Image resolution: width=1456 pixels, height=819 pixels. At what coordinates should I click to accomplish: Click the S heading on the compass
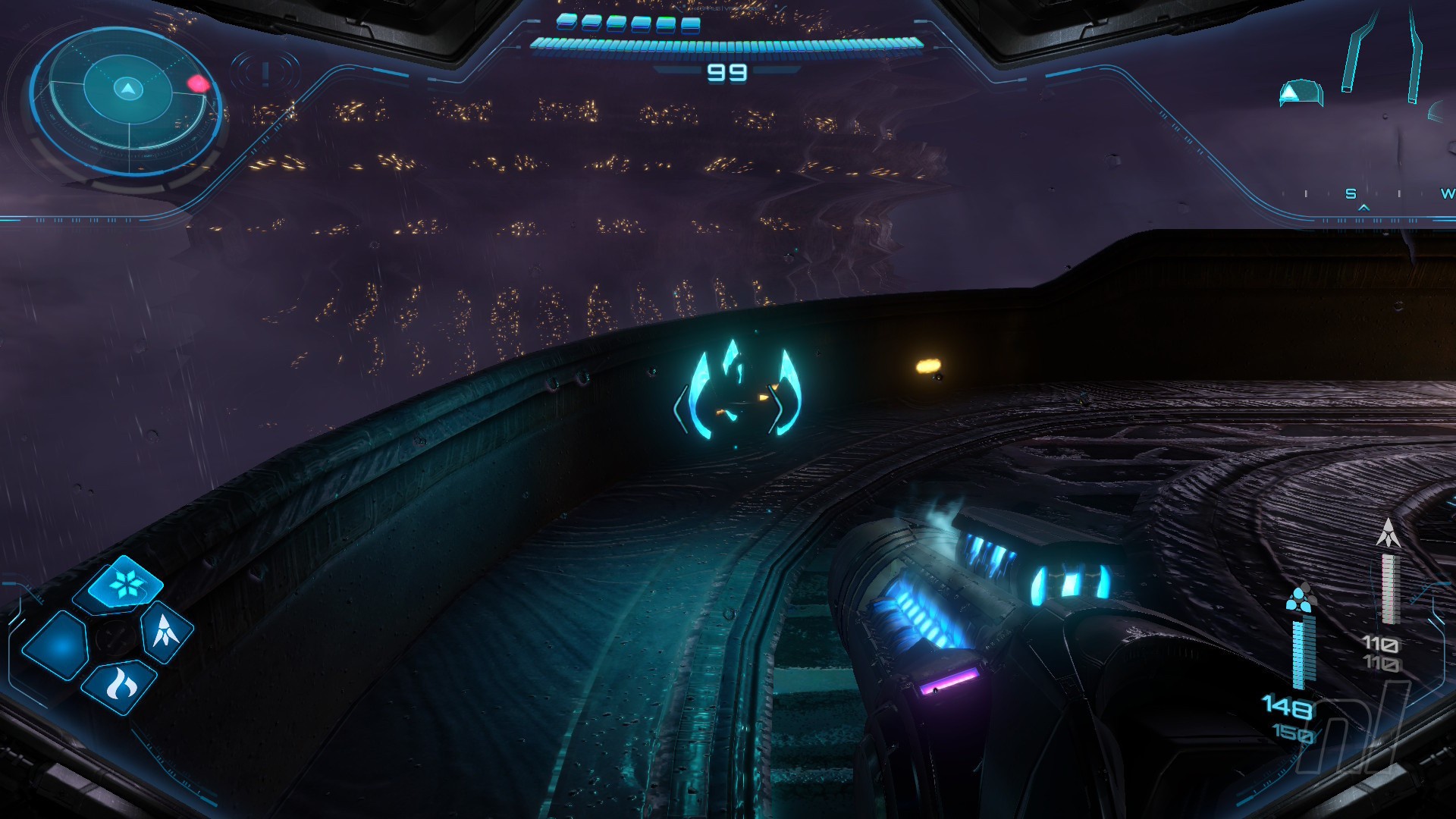[x=1351, y=194]
